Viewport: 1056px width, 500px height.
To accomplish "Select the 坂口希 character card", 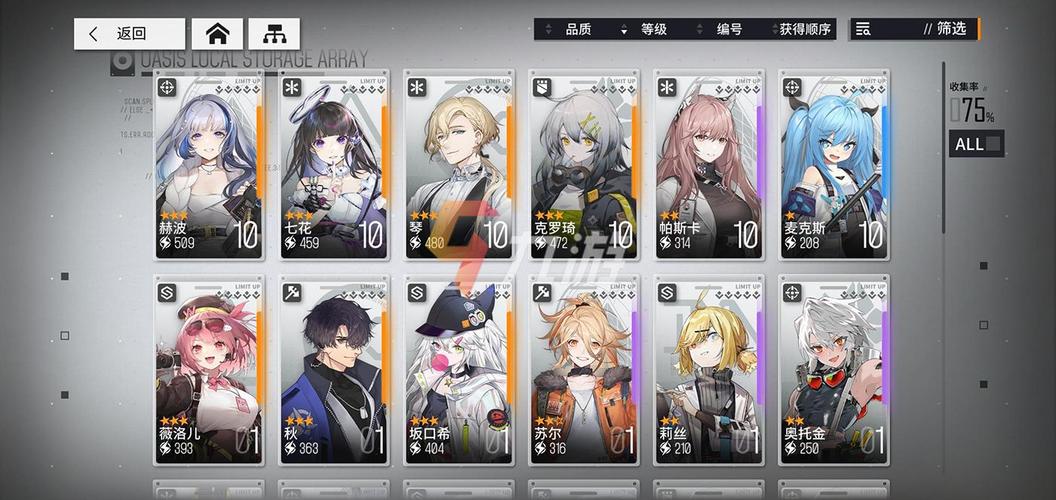I will pyautogui.click(x=459, y=370).
